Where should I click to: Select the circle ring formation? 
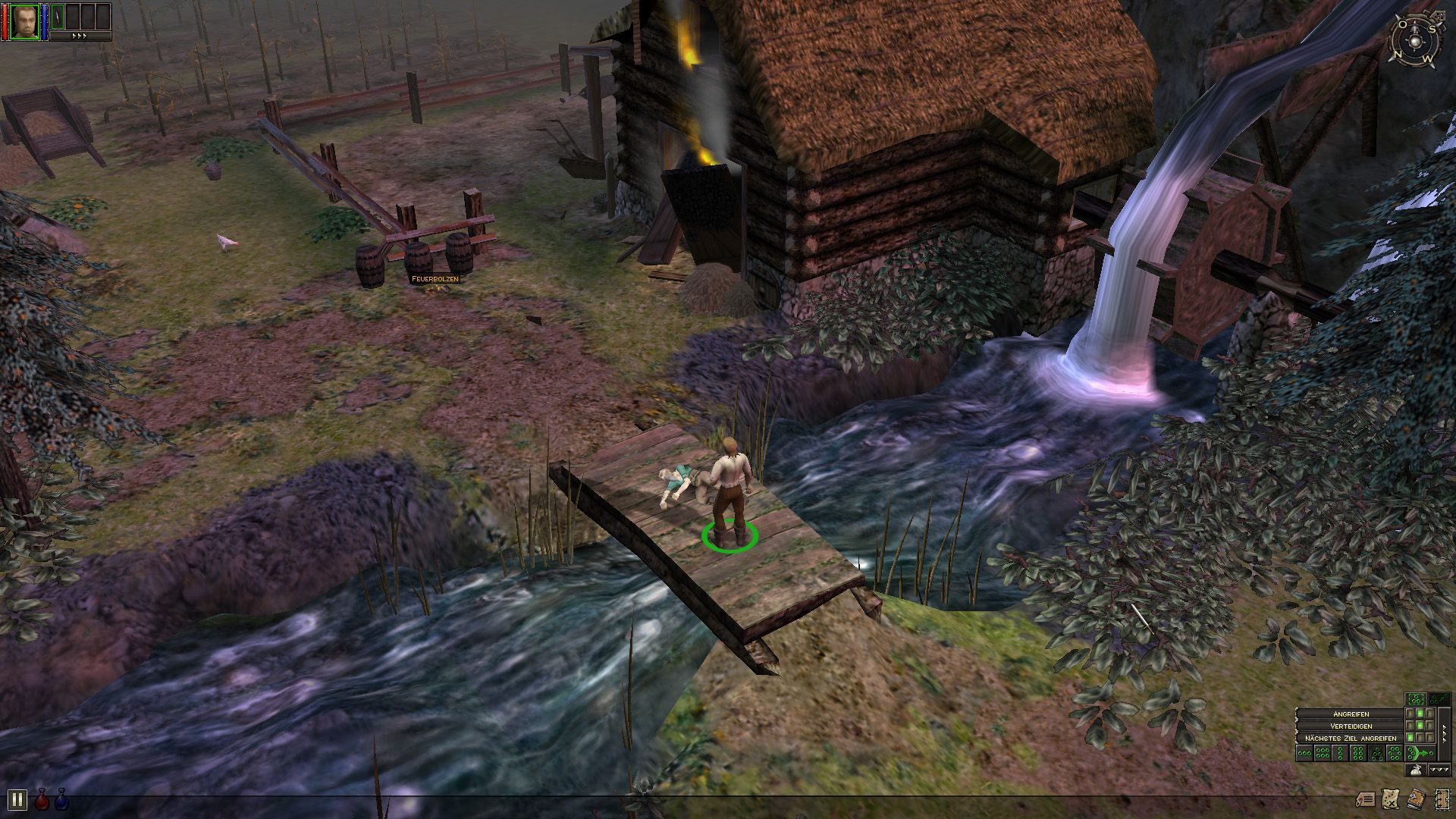[1395, 753]
